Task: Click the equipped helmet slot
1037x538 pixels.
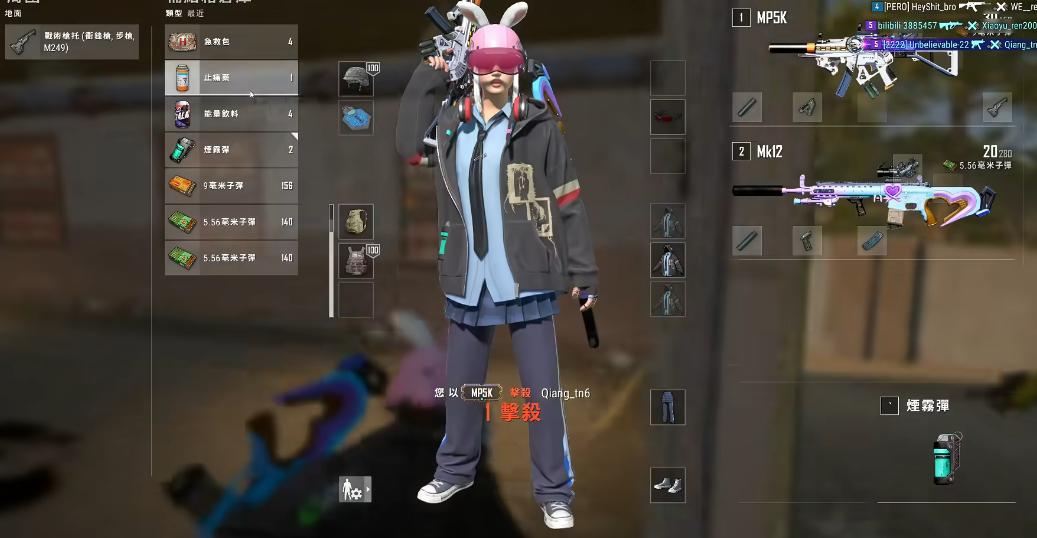Action: [356, 79]
